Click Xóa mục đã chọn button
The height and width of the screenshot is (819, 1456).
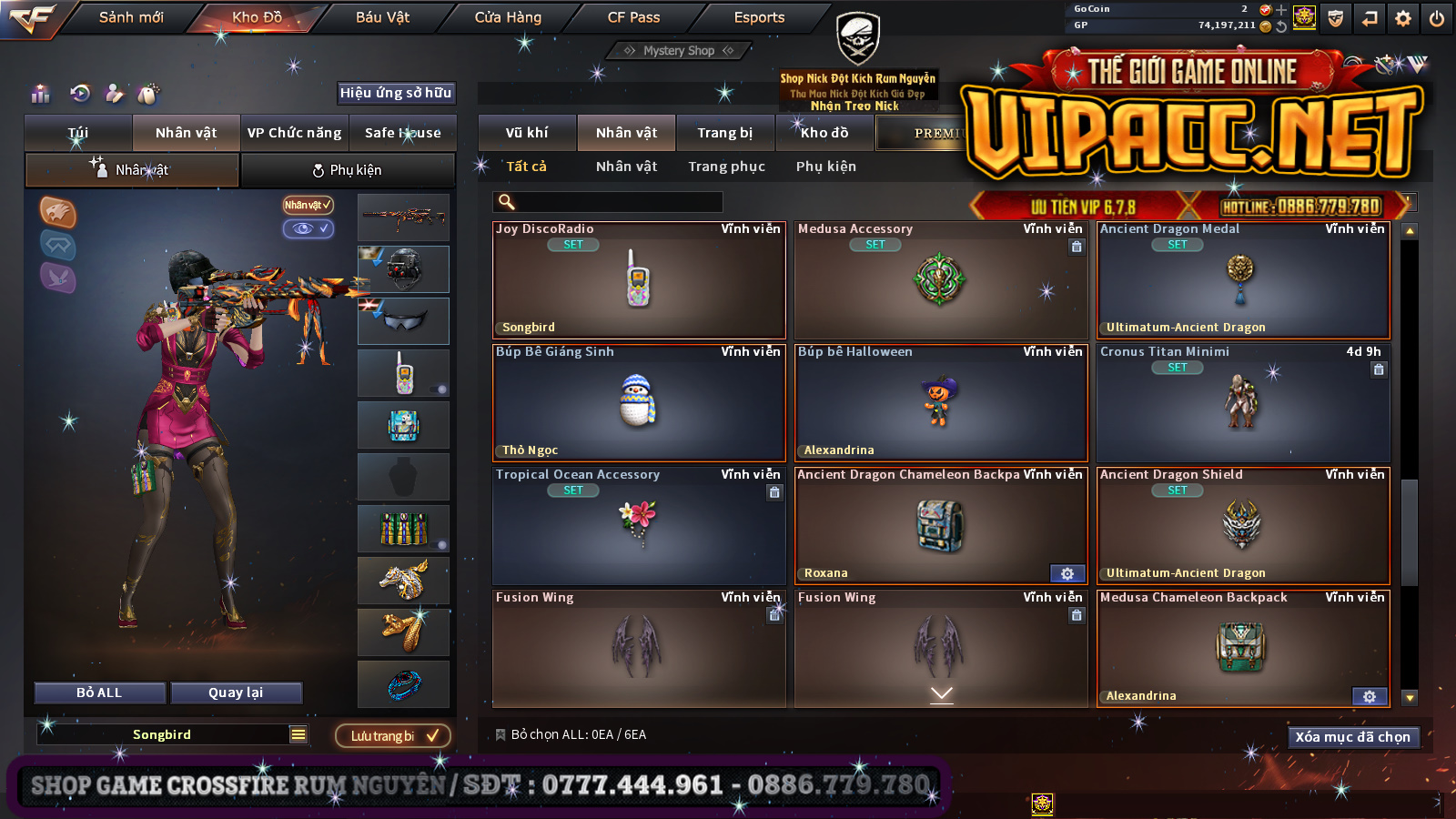pyautogui.click(x=1352, y=737)
